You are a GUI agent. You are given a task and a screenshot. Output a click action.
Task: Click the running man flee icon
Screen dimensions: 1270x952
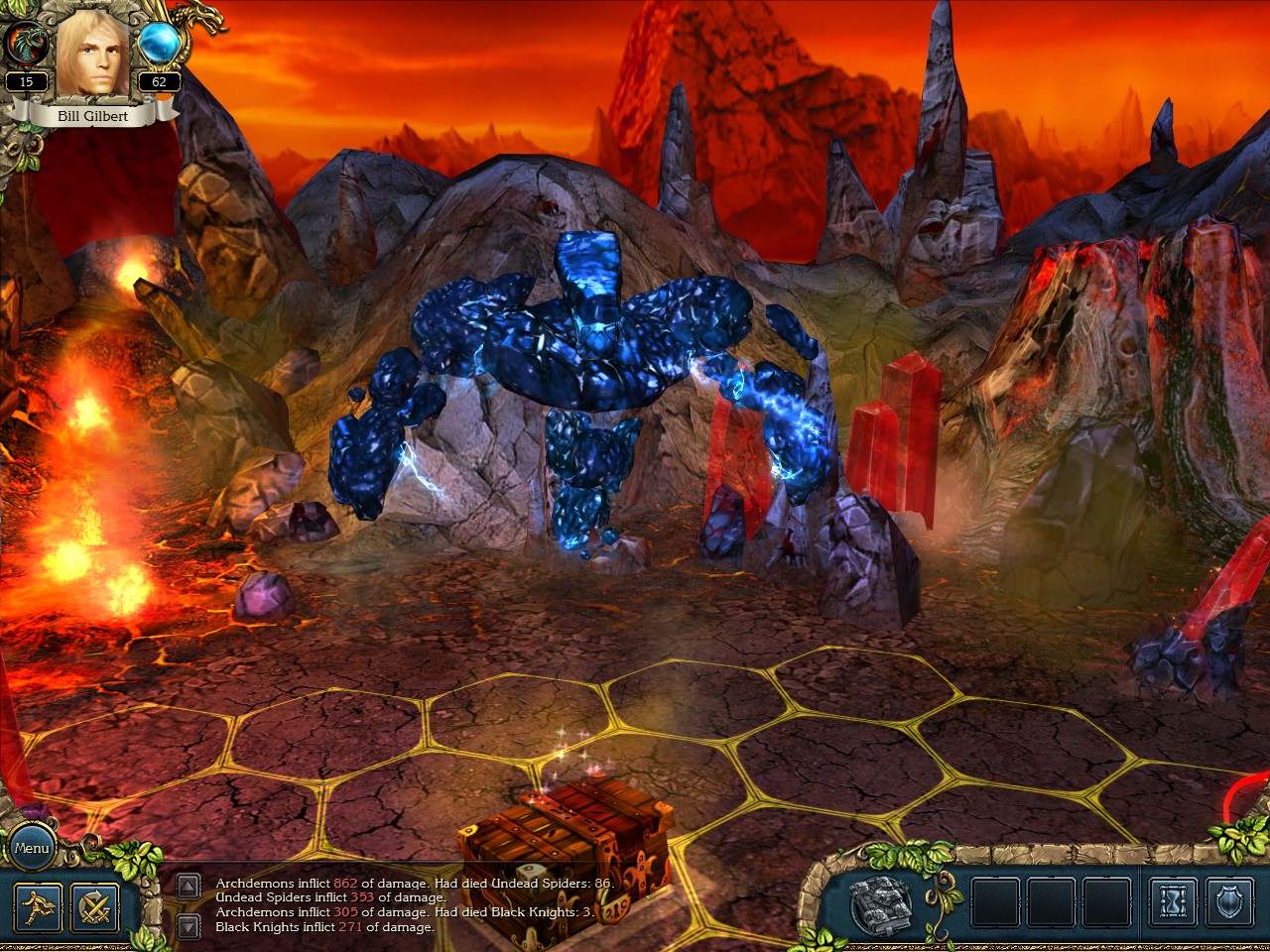tap(38, 906)
